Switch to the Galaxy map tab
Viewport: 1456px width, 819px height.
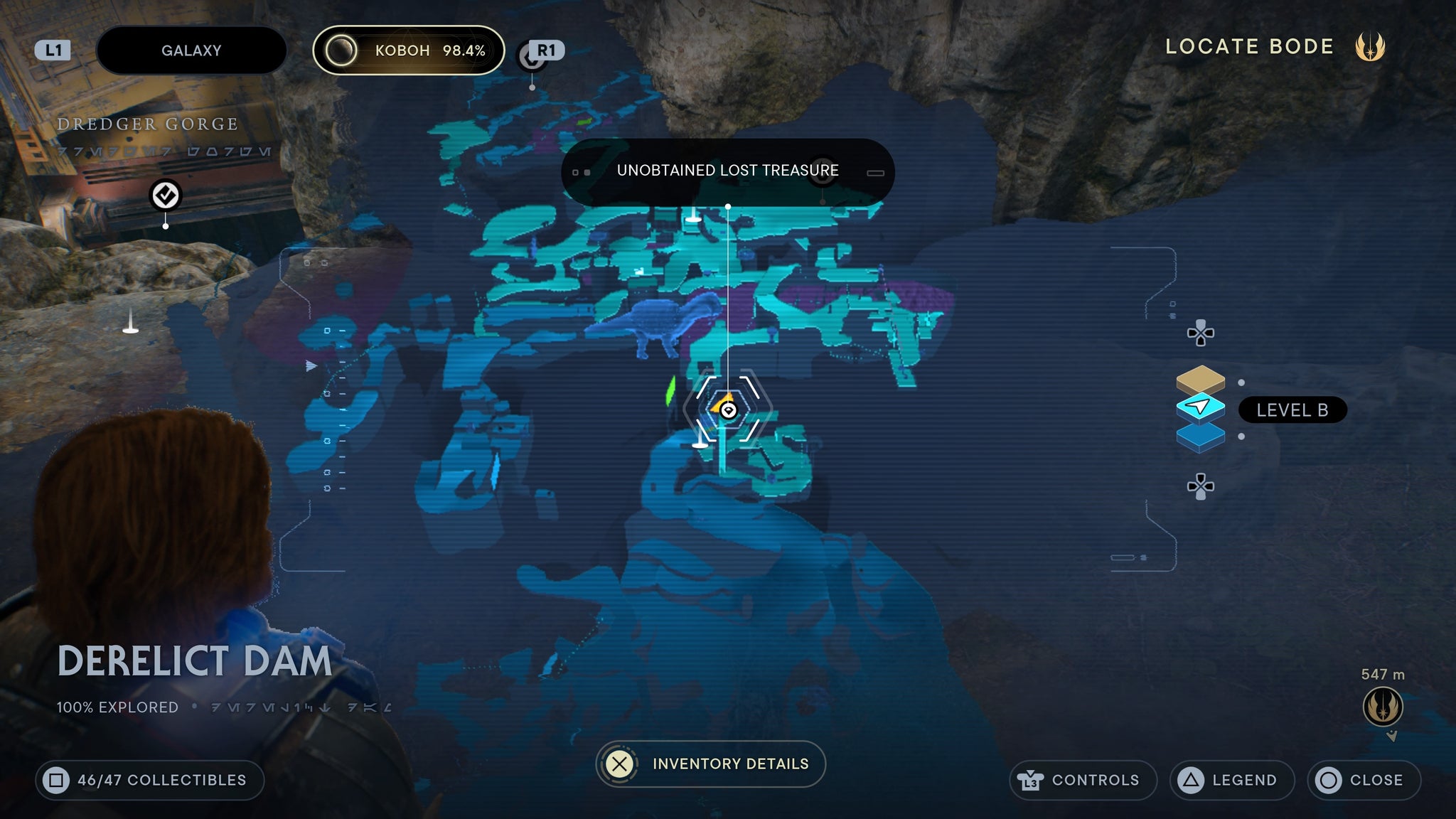pos(191,50)
